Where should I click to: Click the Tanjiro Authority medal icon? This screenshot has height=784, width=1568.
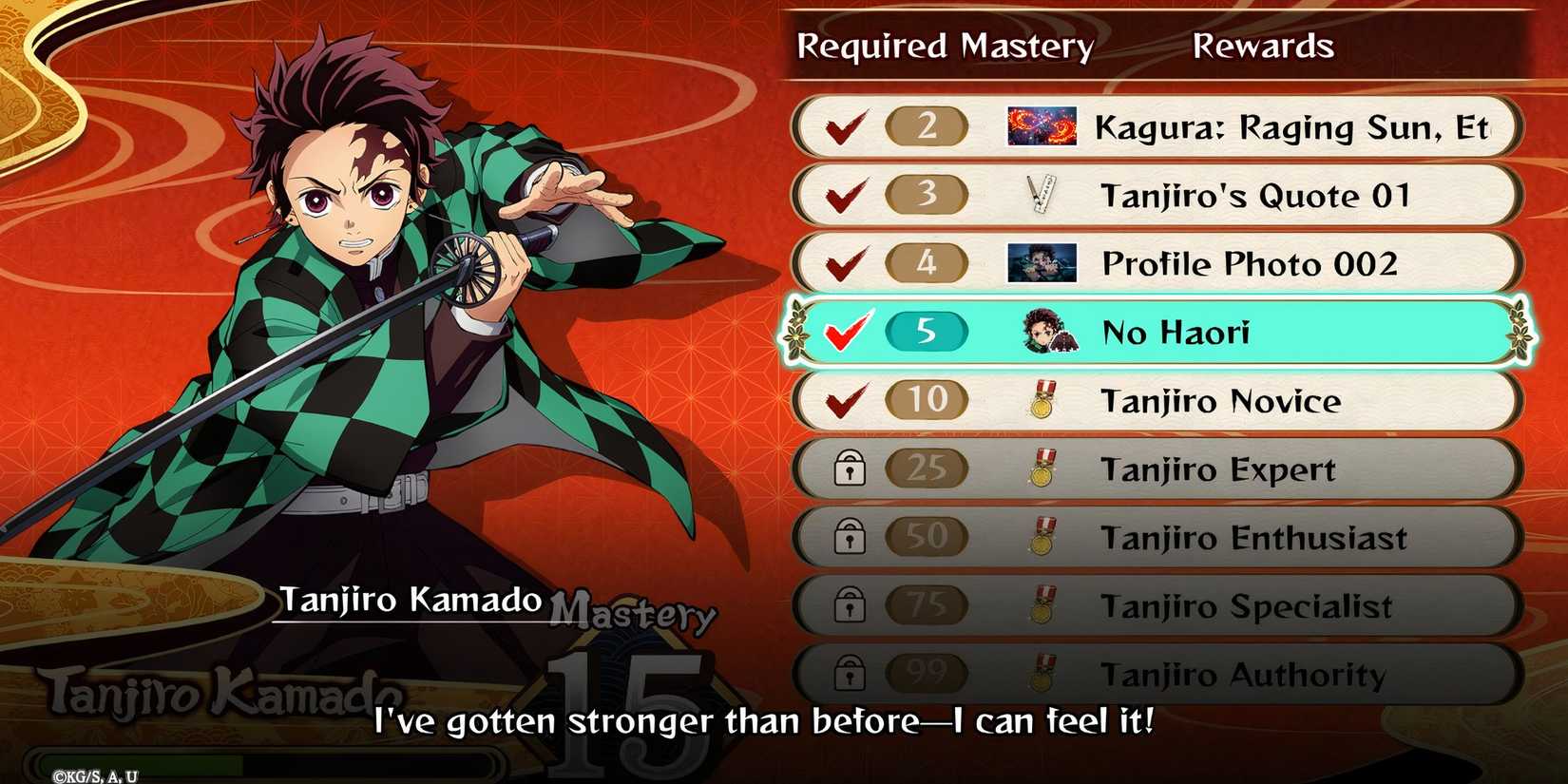pyautogui.click(x=1042, y=674)
